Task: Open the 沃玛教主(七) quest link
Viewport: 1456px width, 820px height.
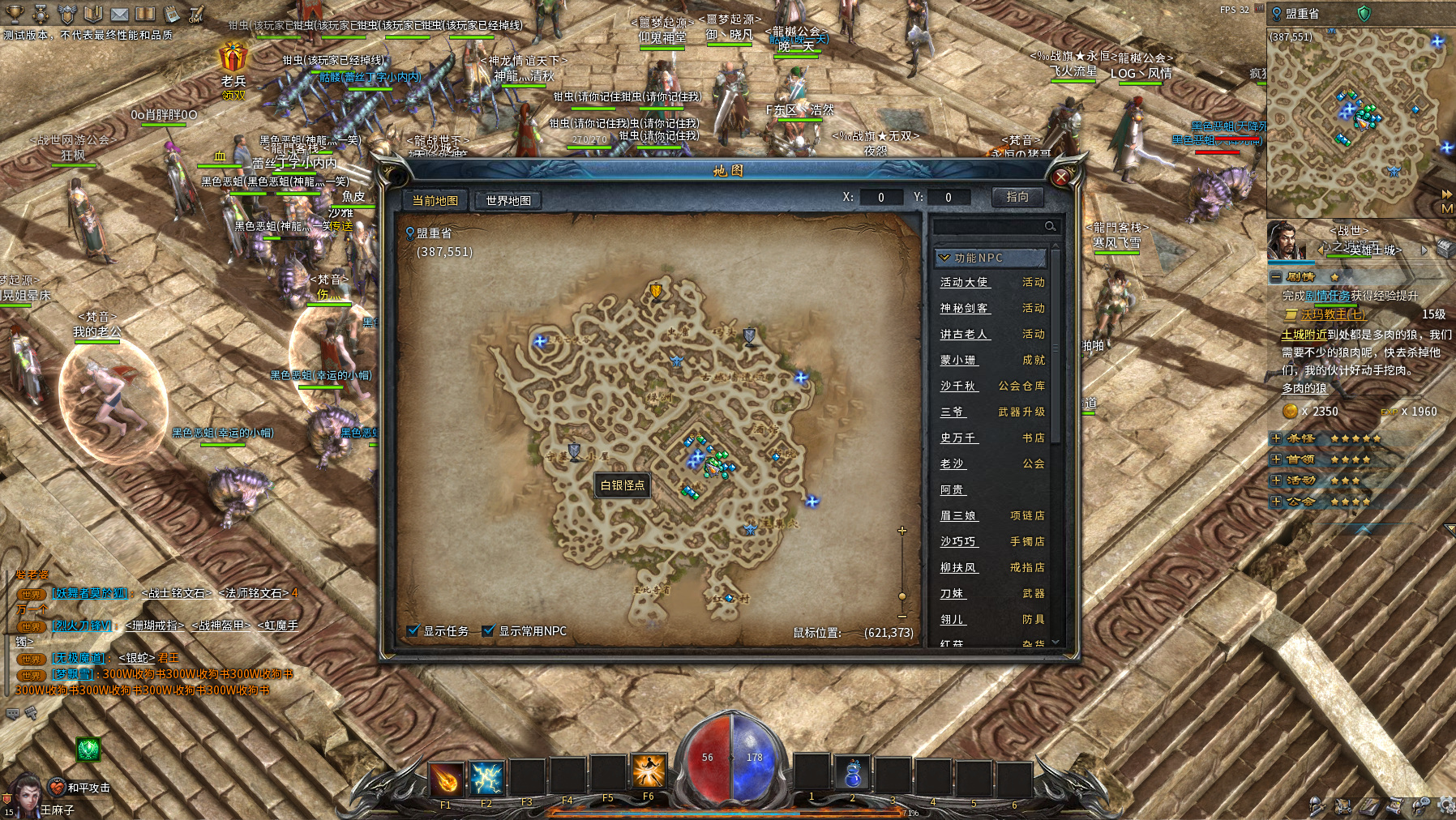Action: [x=1333, y=314]
